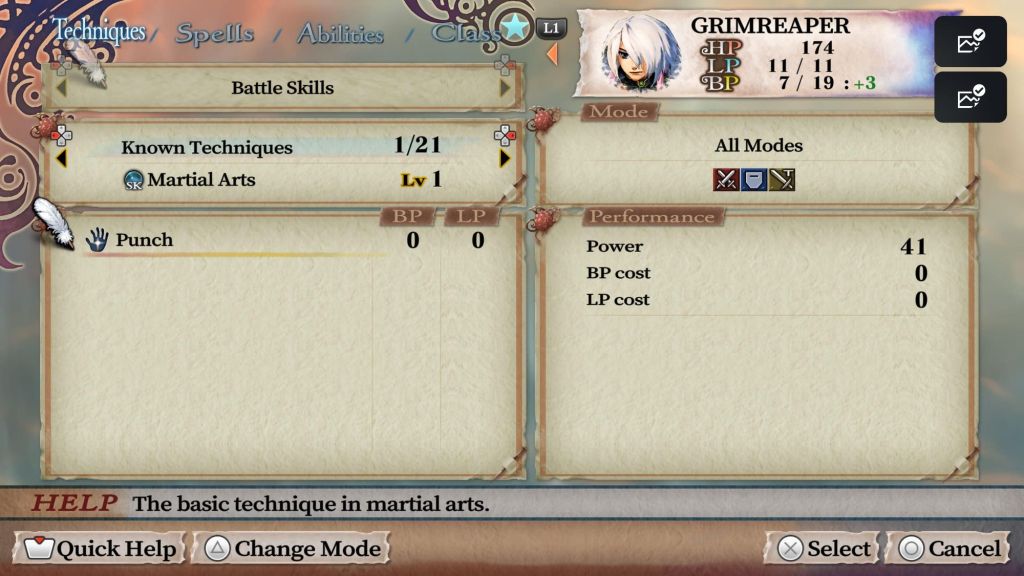Viewport: 1024px width, 576px height.
Task: Switch to the Abilities tab
Action: tap(340, 33)
